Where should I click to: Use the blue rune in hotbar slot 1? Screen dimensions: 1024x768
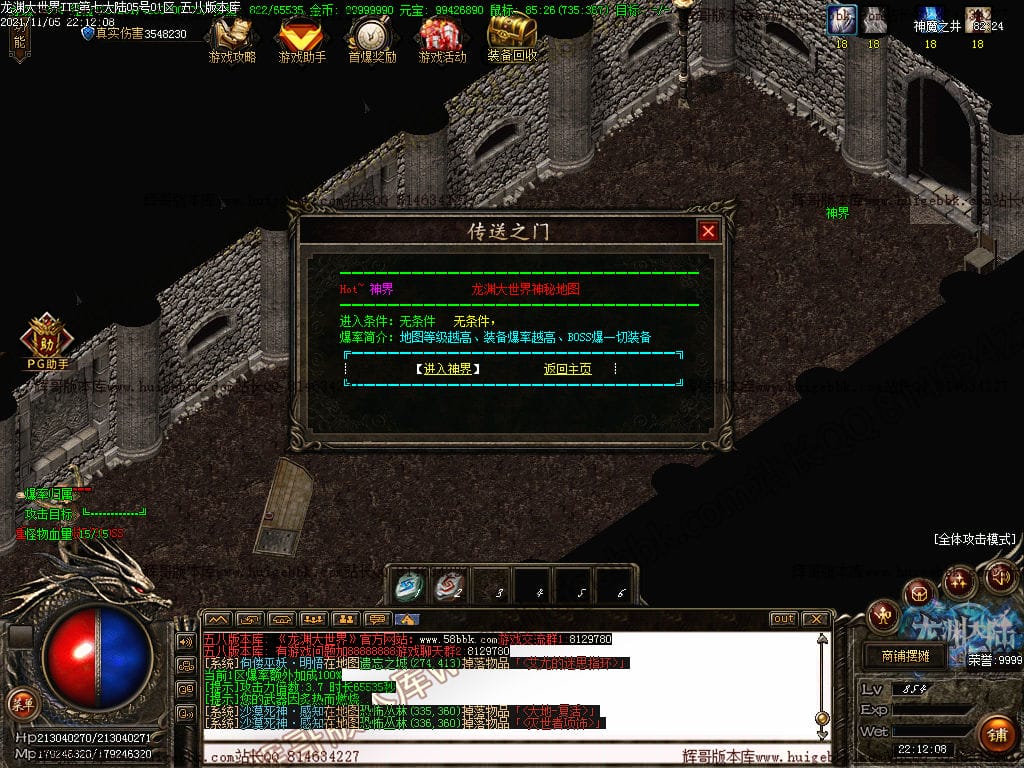pyautogui.click(x=409, y=586)
